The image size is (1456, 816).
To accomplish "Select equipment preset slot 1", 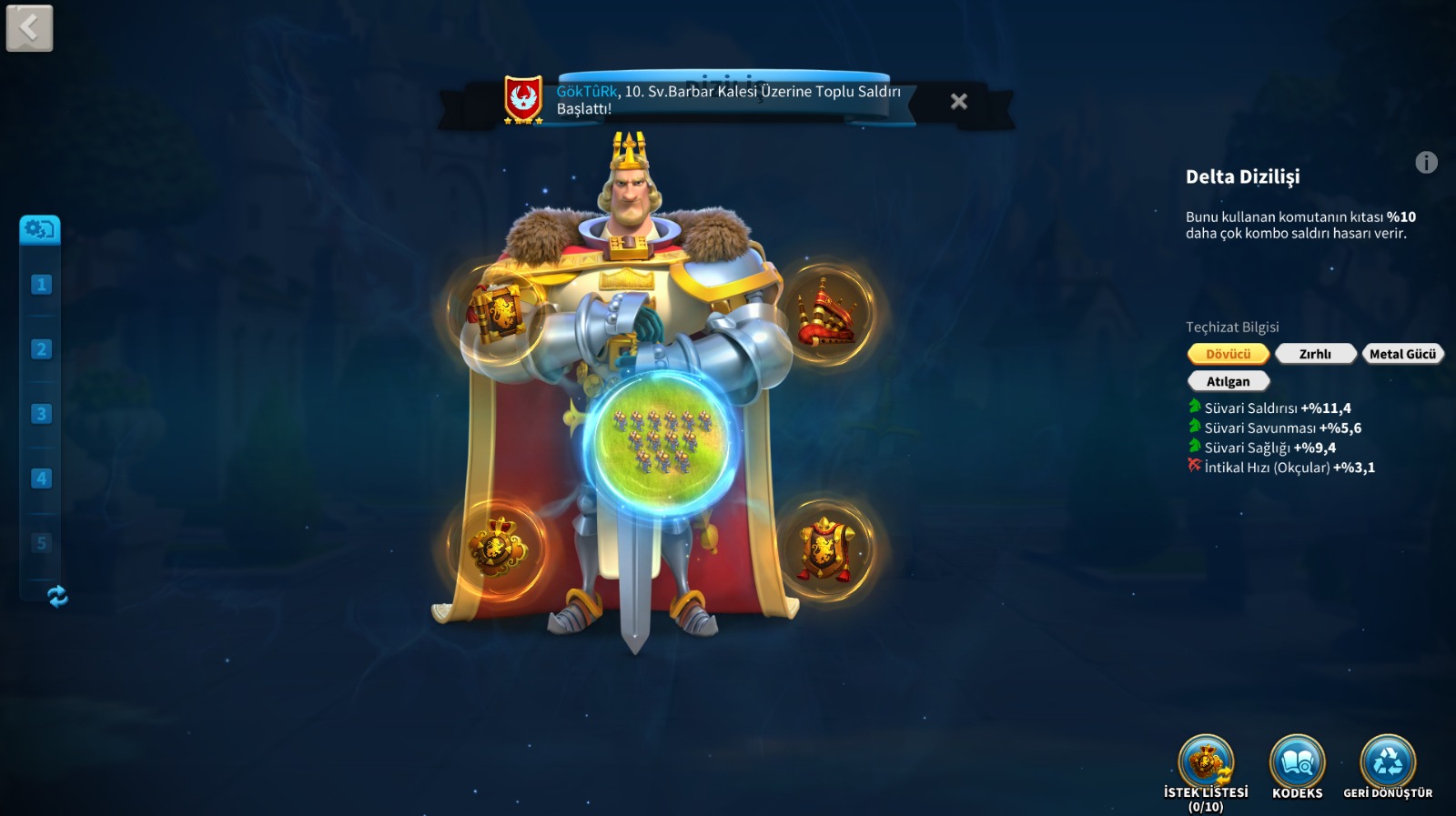I will [x=41, y=285].
